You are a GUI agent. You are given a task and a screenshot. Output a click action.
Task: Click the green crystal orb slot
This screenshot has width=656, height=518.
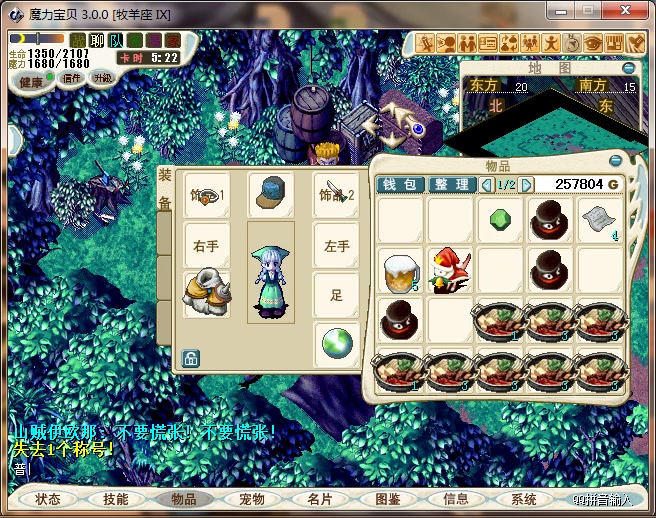click(336, 345)
